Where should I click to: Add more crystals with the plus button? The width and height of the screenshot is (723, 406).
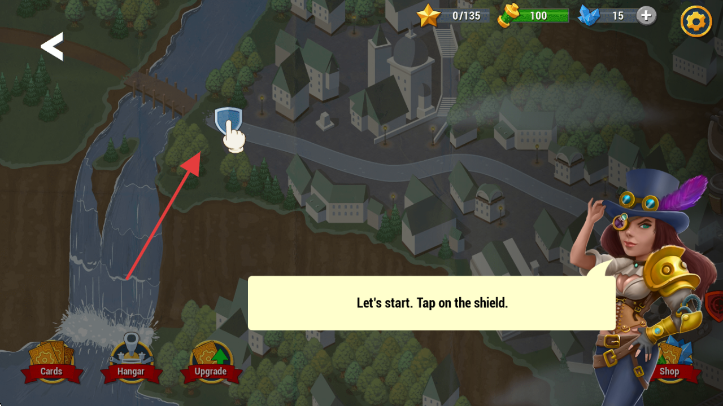[x=646, y=15]
